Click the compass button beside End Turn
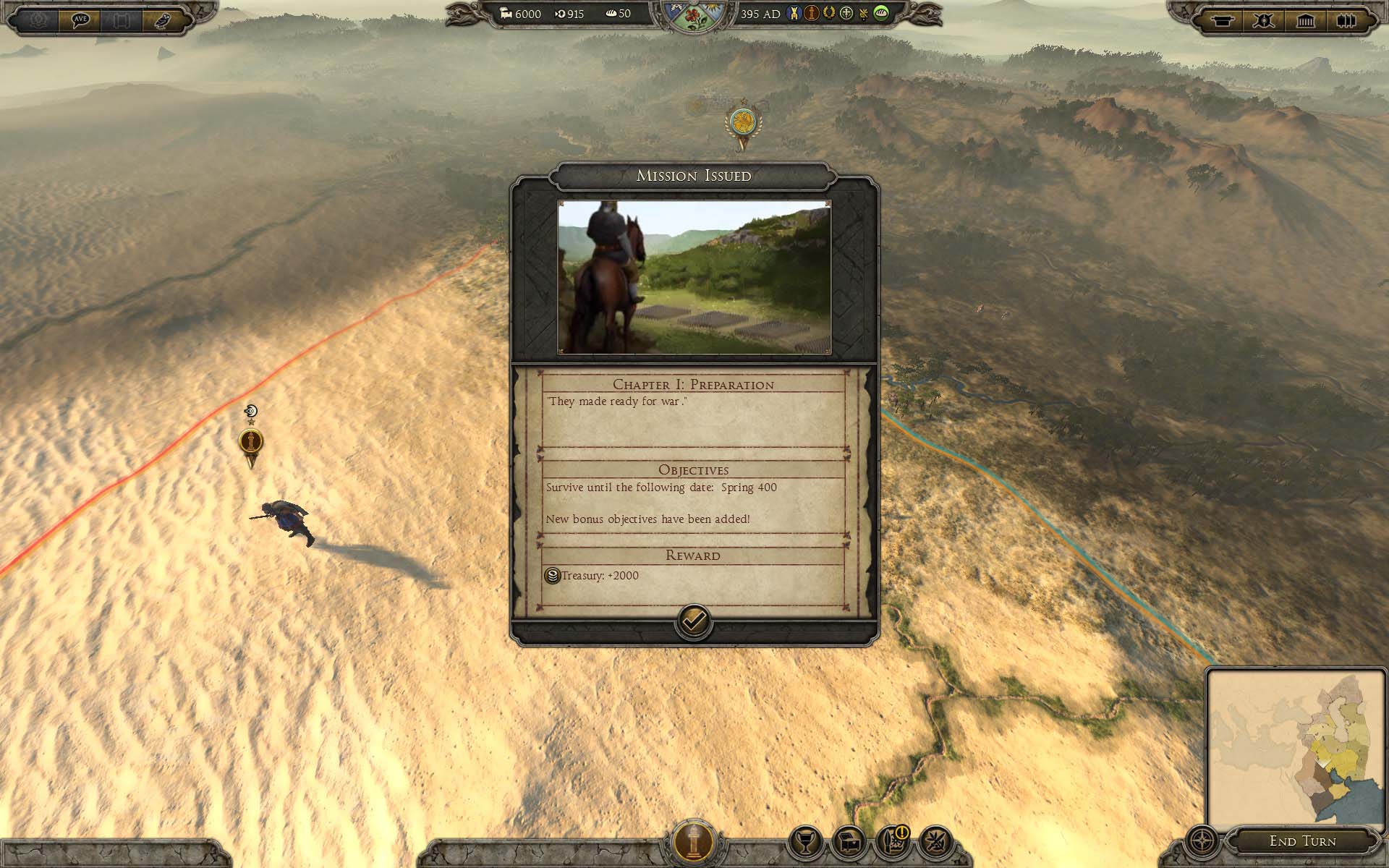The image size is (1389, 868). point(1202,842)
